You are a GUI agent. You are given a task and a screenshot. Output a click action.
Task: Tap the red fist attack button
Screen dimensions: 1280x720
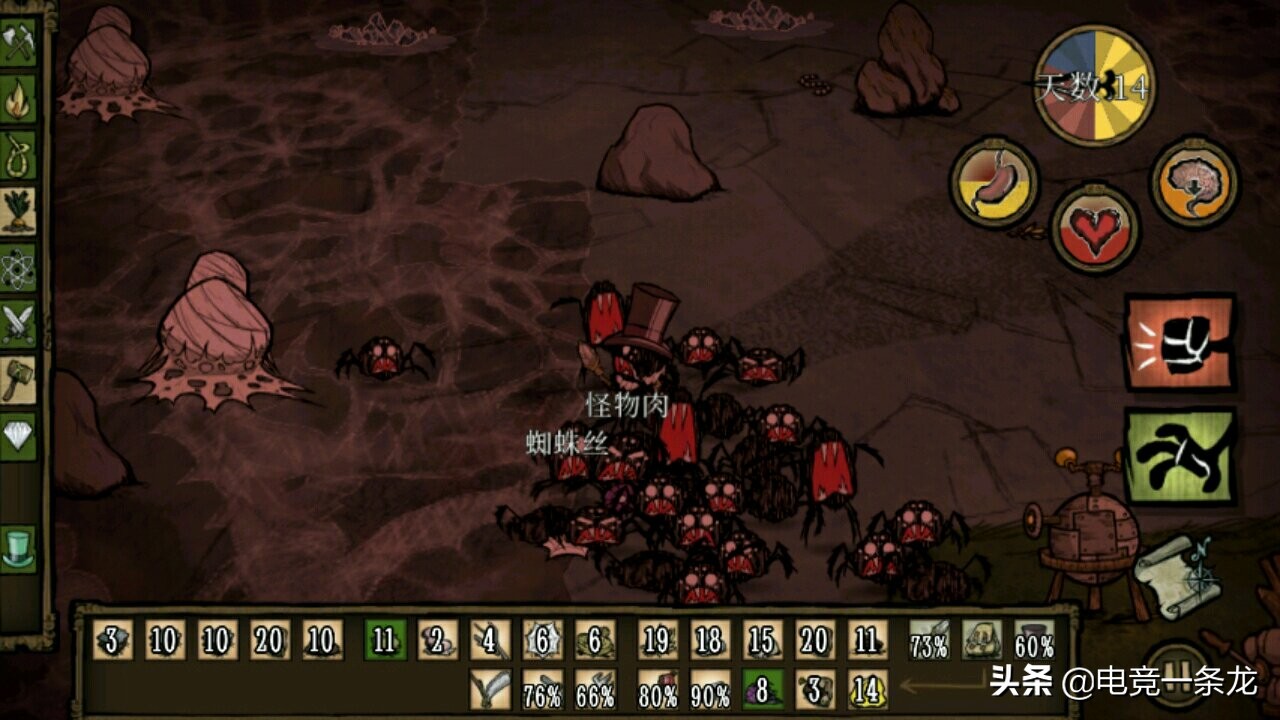1180,342
